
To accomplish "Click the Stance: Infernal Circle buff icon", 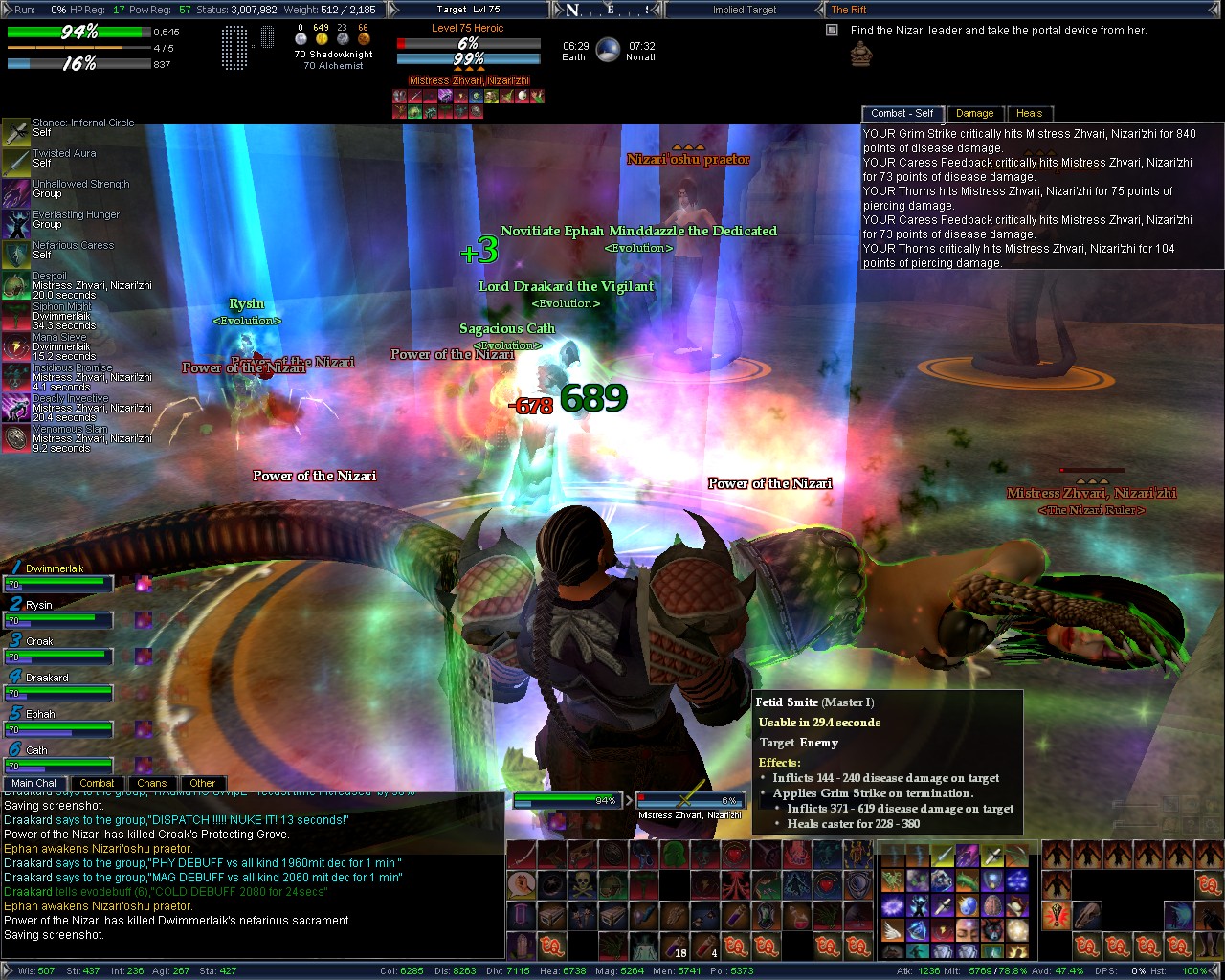I will (x=16, y=132).
